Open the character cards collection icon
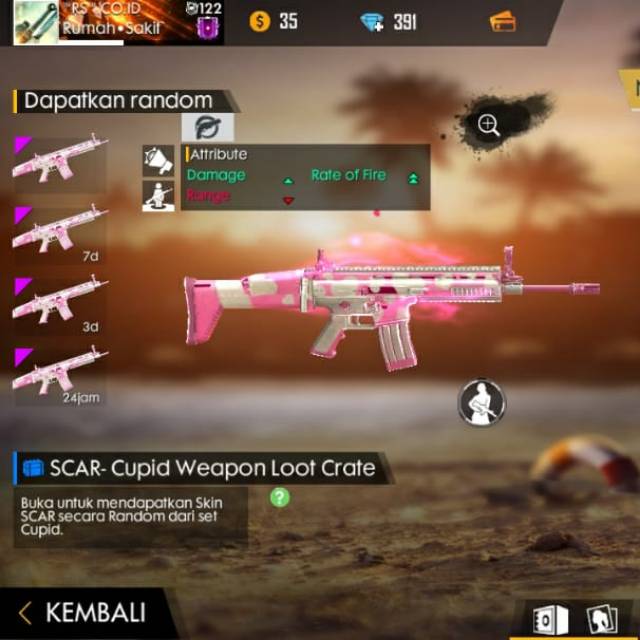The width and height of the screenshot is (640, 640). (600, 617)
